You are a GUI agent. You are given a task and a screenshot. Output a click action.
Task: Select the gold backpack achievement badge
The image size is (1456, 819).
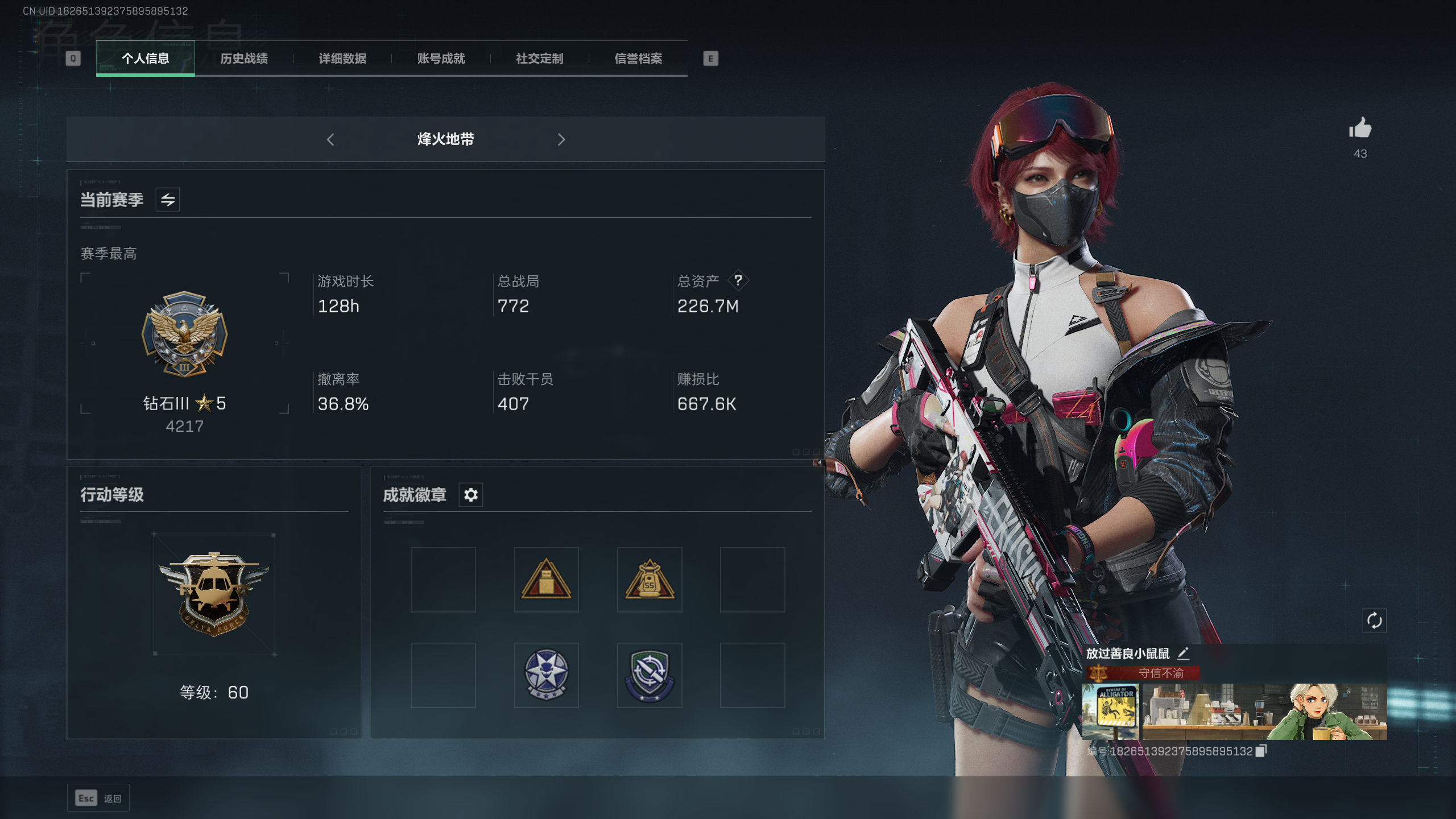point(650,580)
